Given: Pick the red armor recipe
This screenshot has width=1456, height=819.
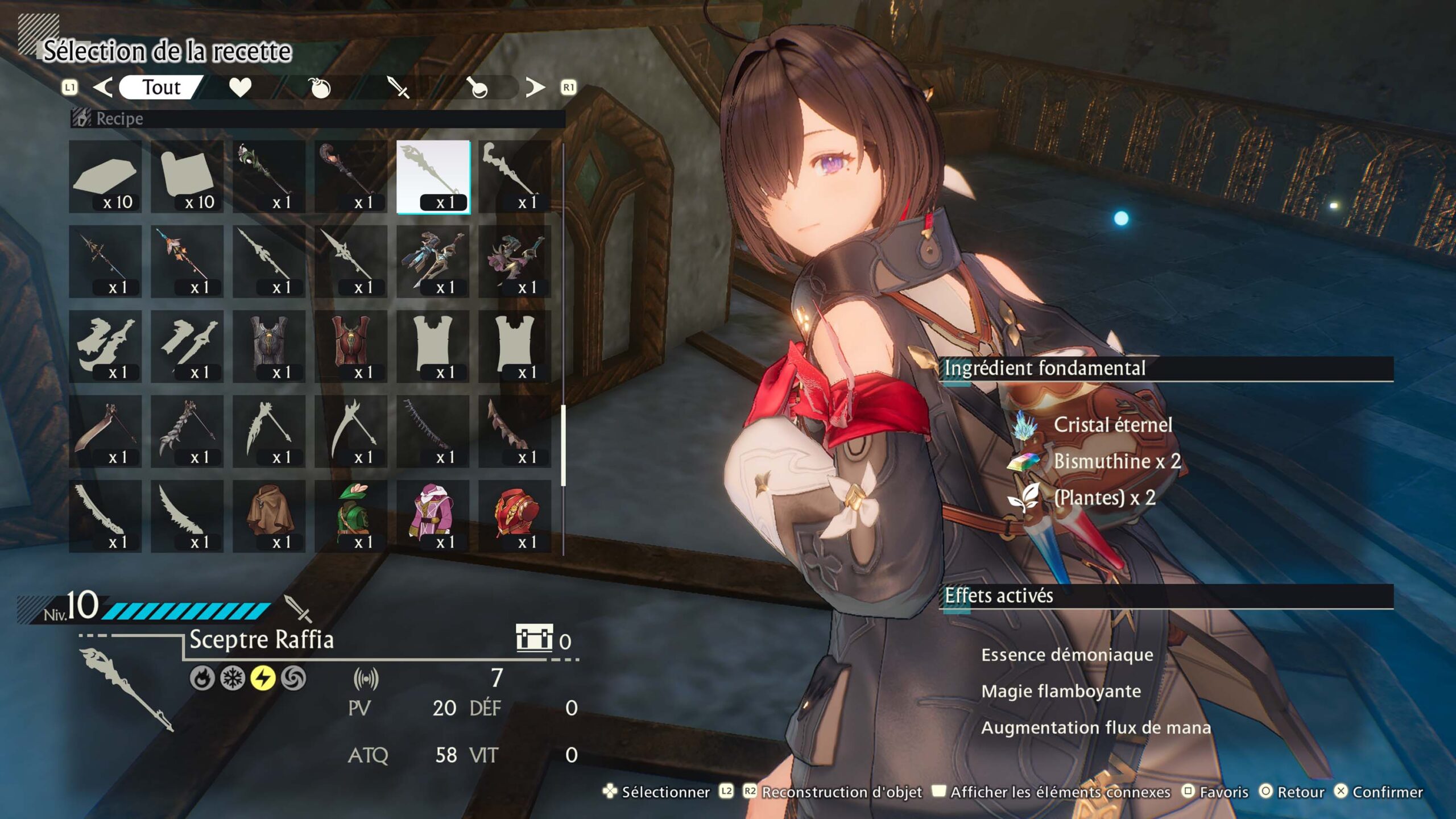Looking at the screenshot, I should [515, 516].
